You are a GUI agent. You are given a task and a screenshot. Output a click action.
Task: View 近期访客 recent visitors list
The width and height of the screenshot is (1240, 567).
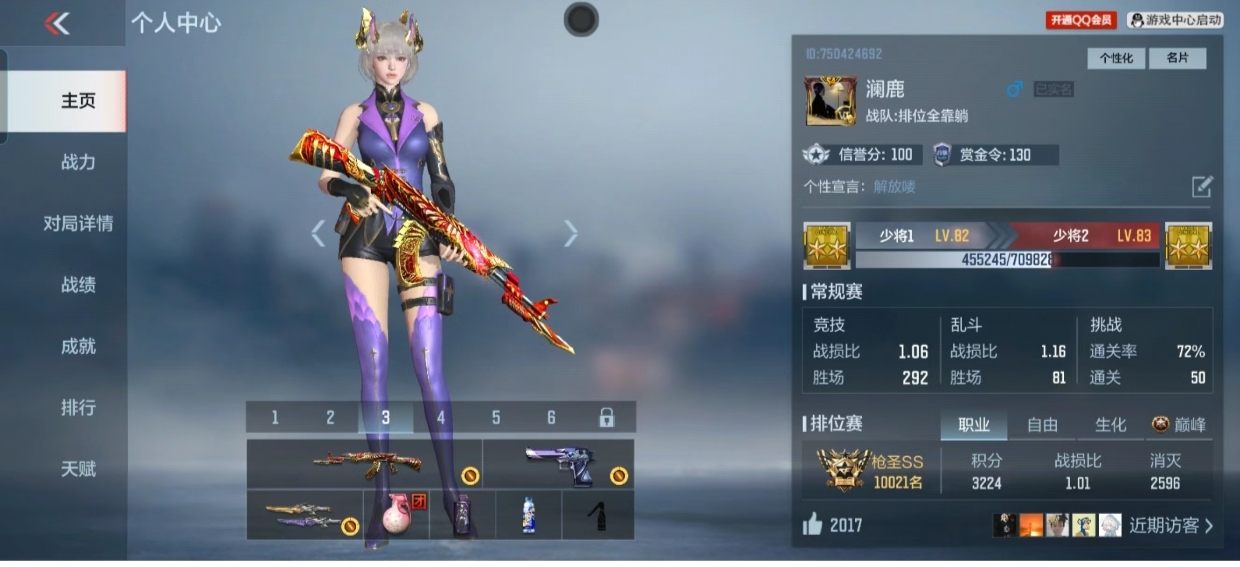tap(1170, 526)
